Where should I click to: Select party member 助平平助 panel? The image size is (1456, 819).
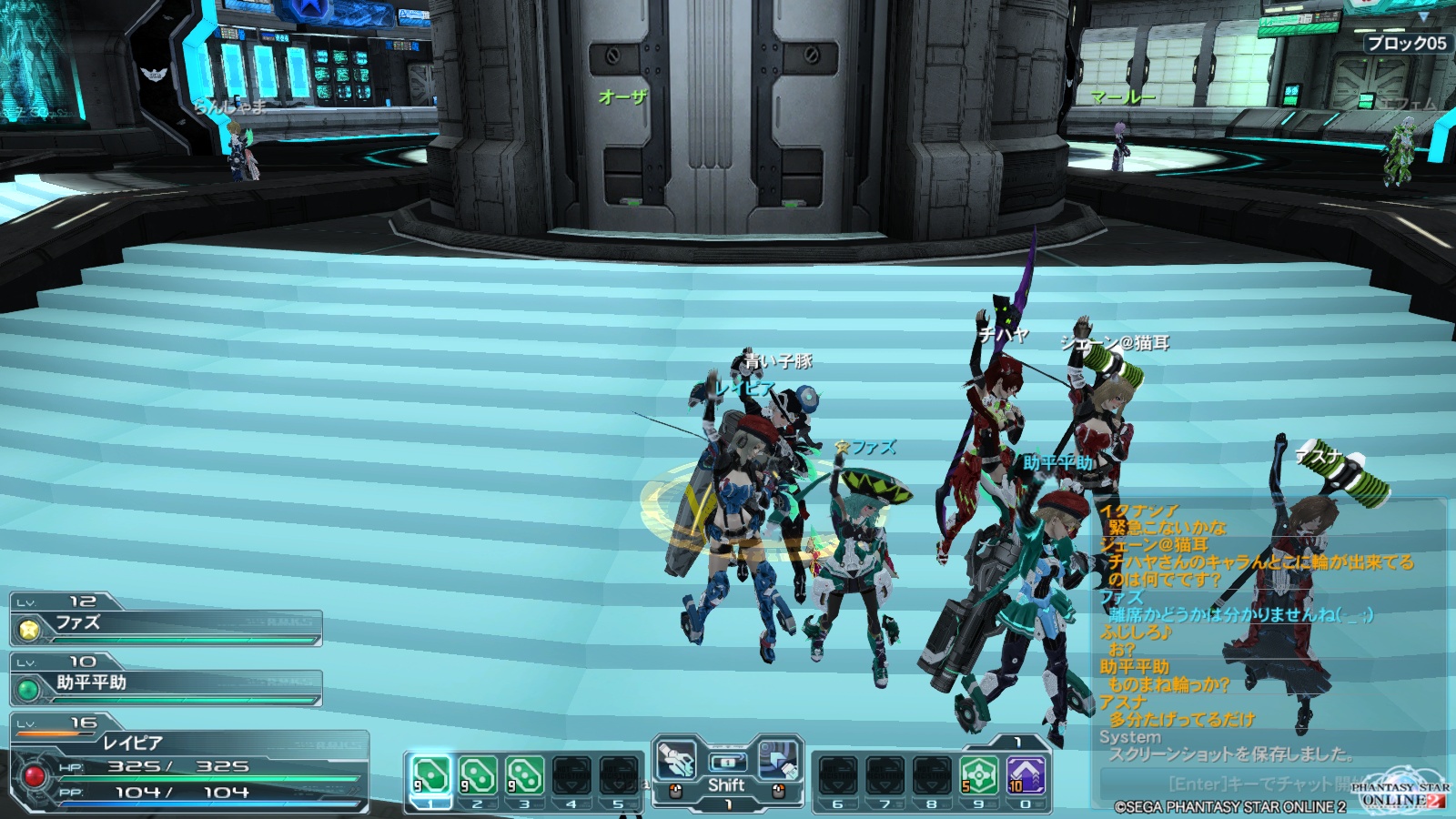click(166, 685)
